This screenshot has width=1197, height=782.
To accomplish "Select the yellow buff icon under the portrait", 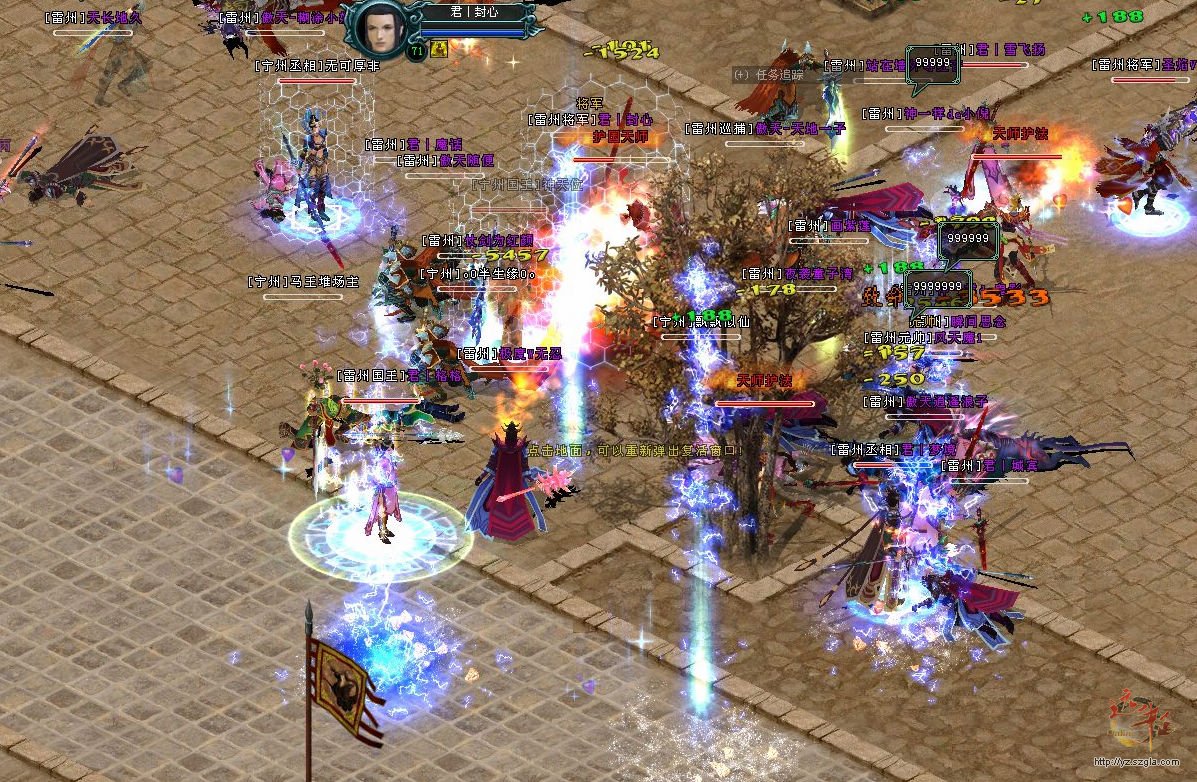I will (439, 50).
